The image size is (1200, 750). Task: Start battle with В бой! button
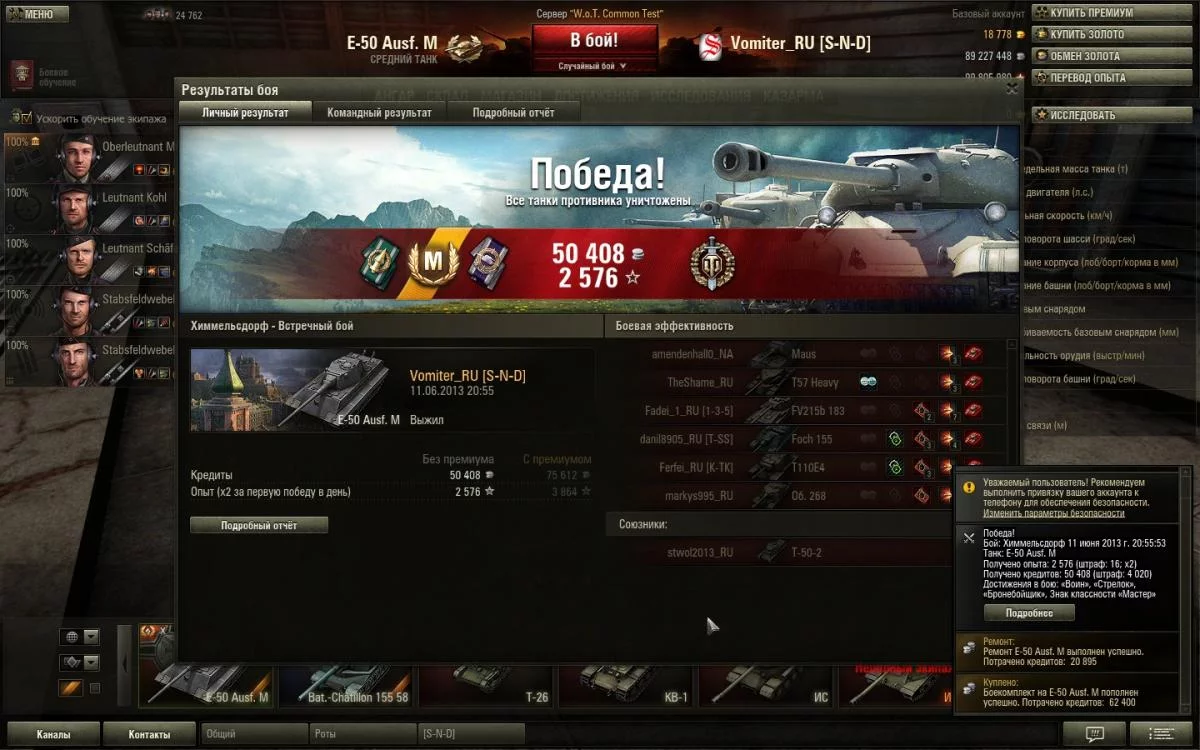[x=594, y=41]
